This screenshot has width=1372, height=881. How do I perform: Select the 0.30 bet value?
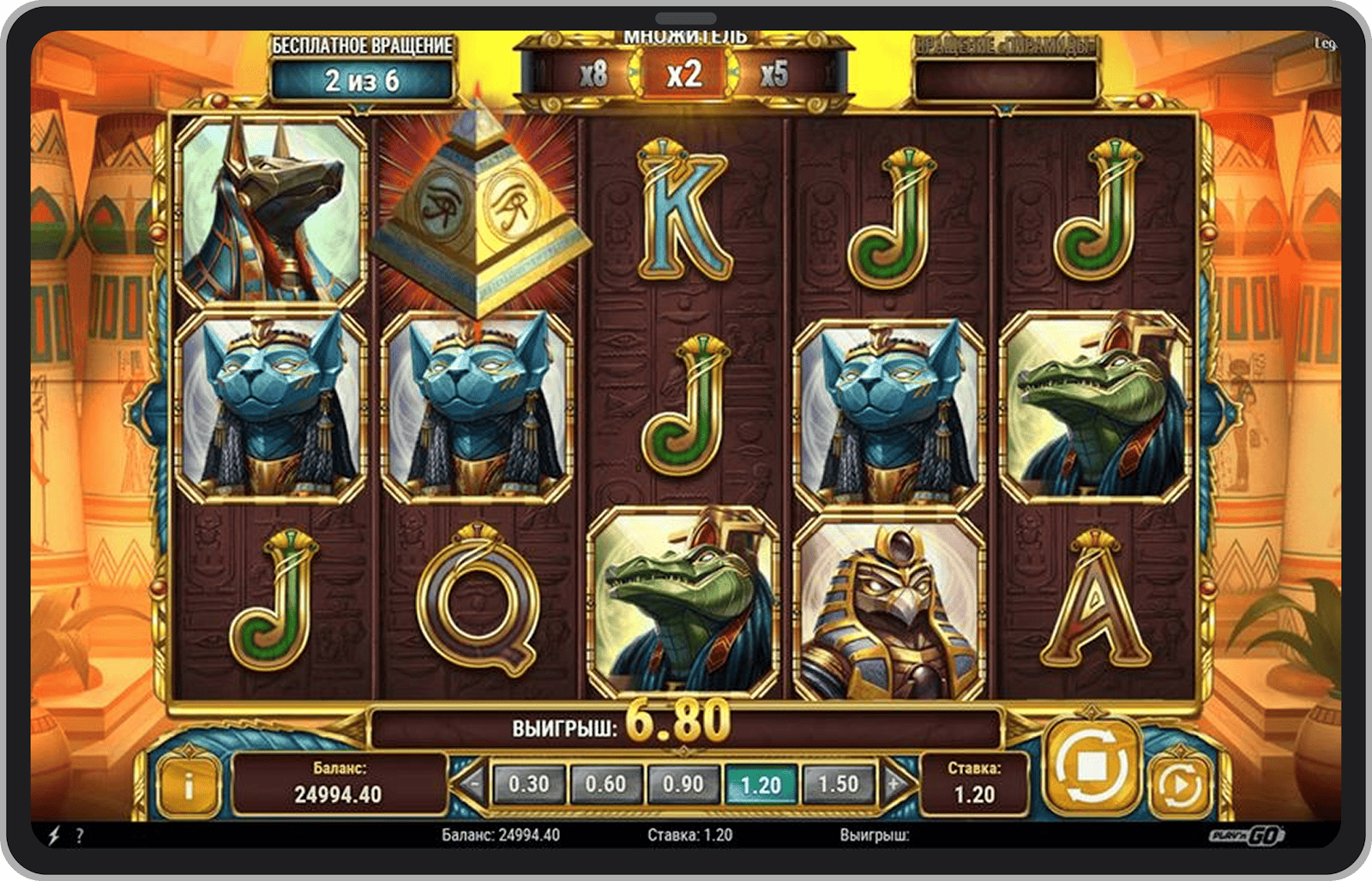point(528,784)
